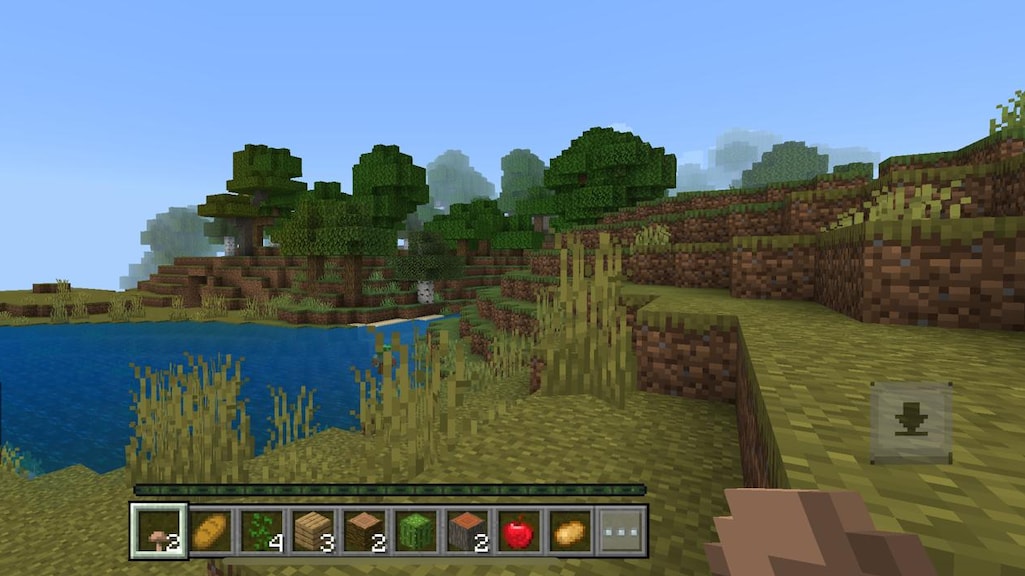This screenshot has width=1025, height=576.
Task: Select the red apple slot
Action: click(517, 531)
